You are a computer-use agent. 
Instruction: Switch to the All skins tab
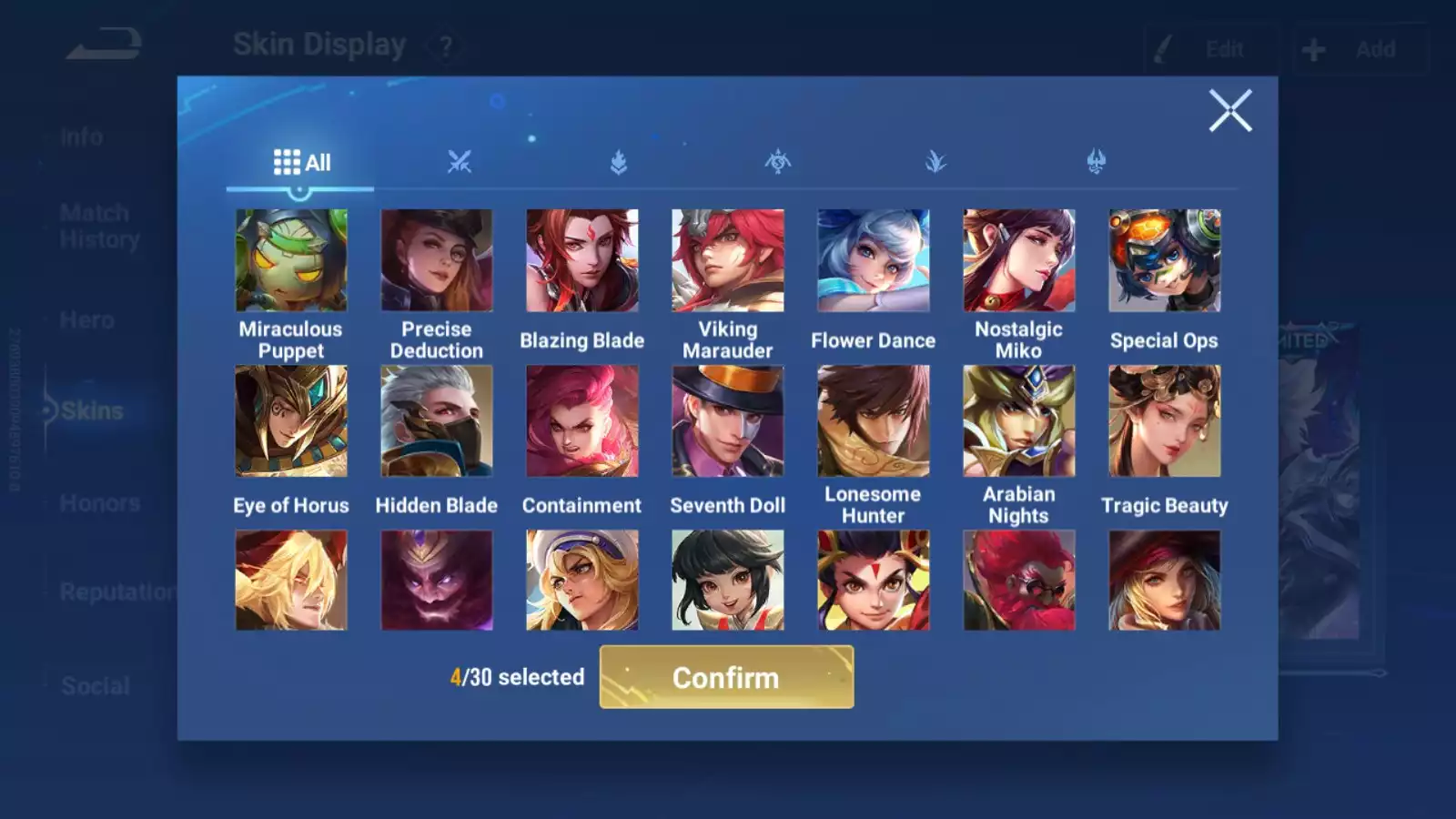coord(301,163)
